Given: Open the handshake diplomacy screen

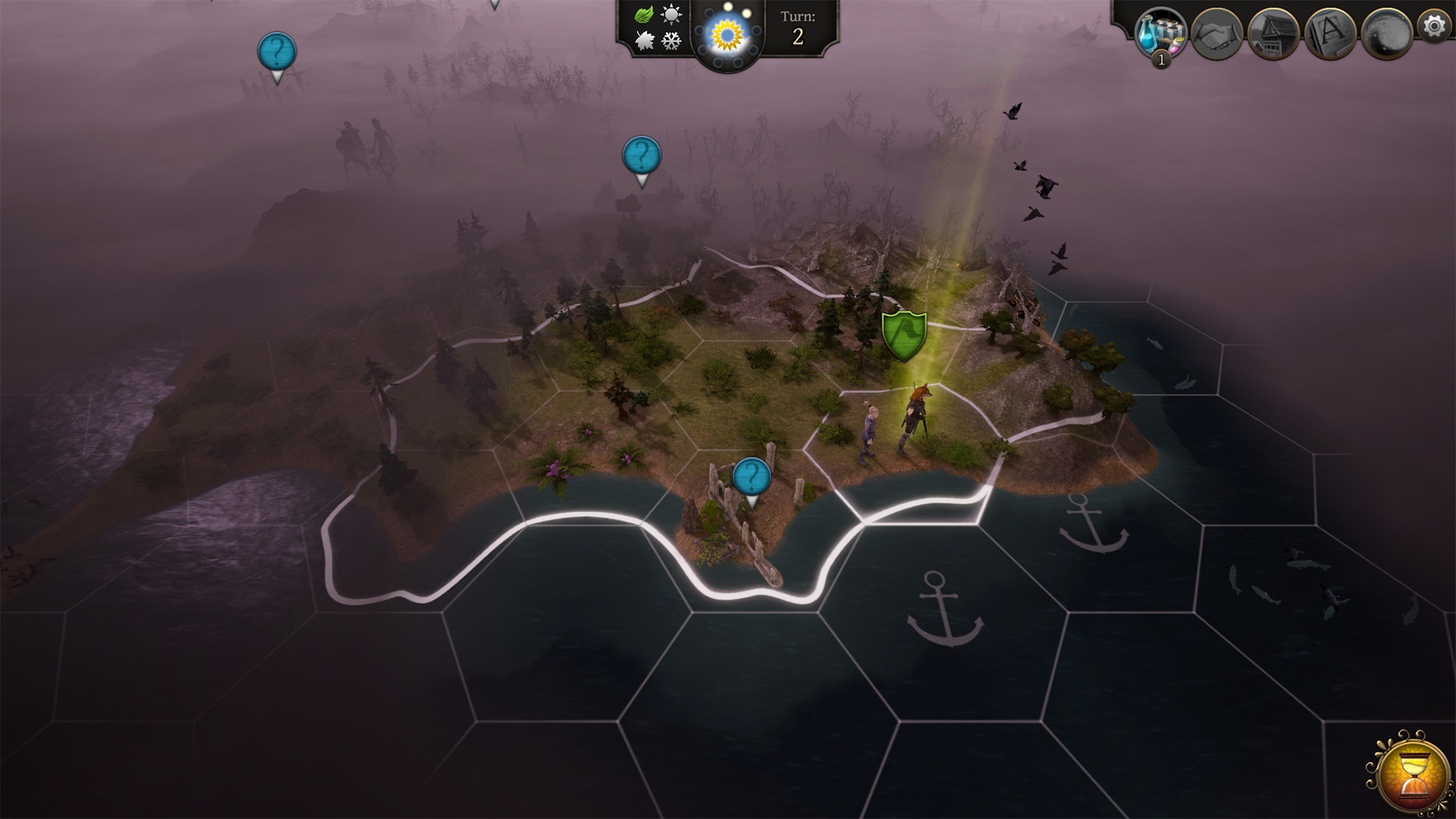Looking at the screenshot, I should 1216,33.
